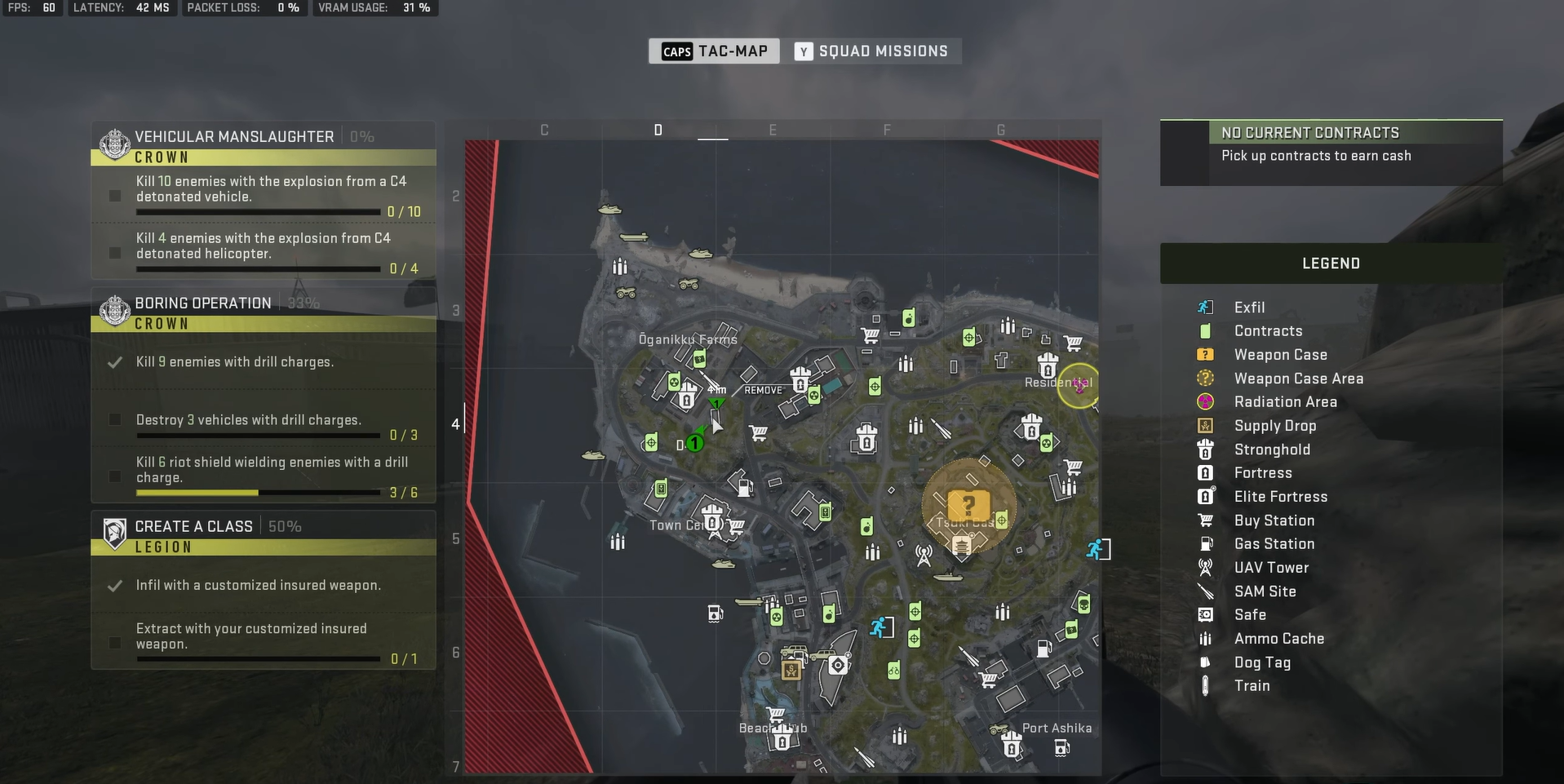Switch to the Squad Missions tab

[871, 51]
